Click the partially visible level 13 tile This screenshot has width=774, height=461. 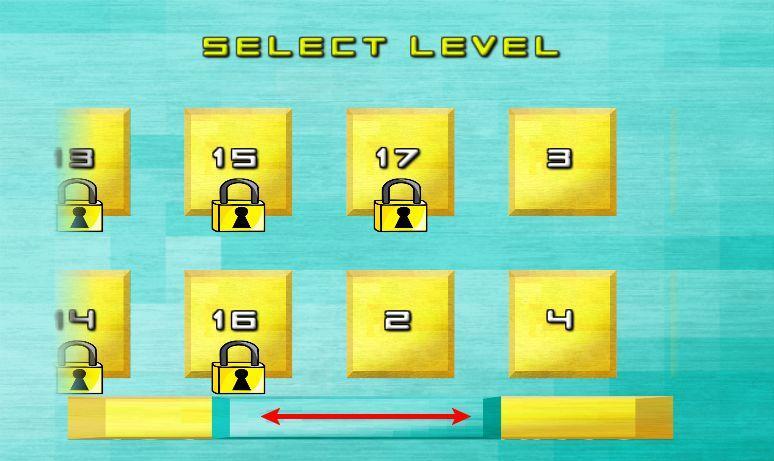coord(94,162)
